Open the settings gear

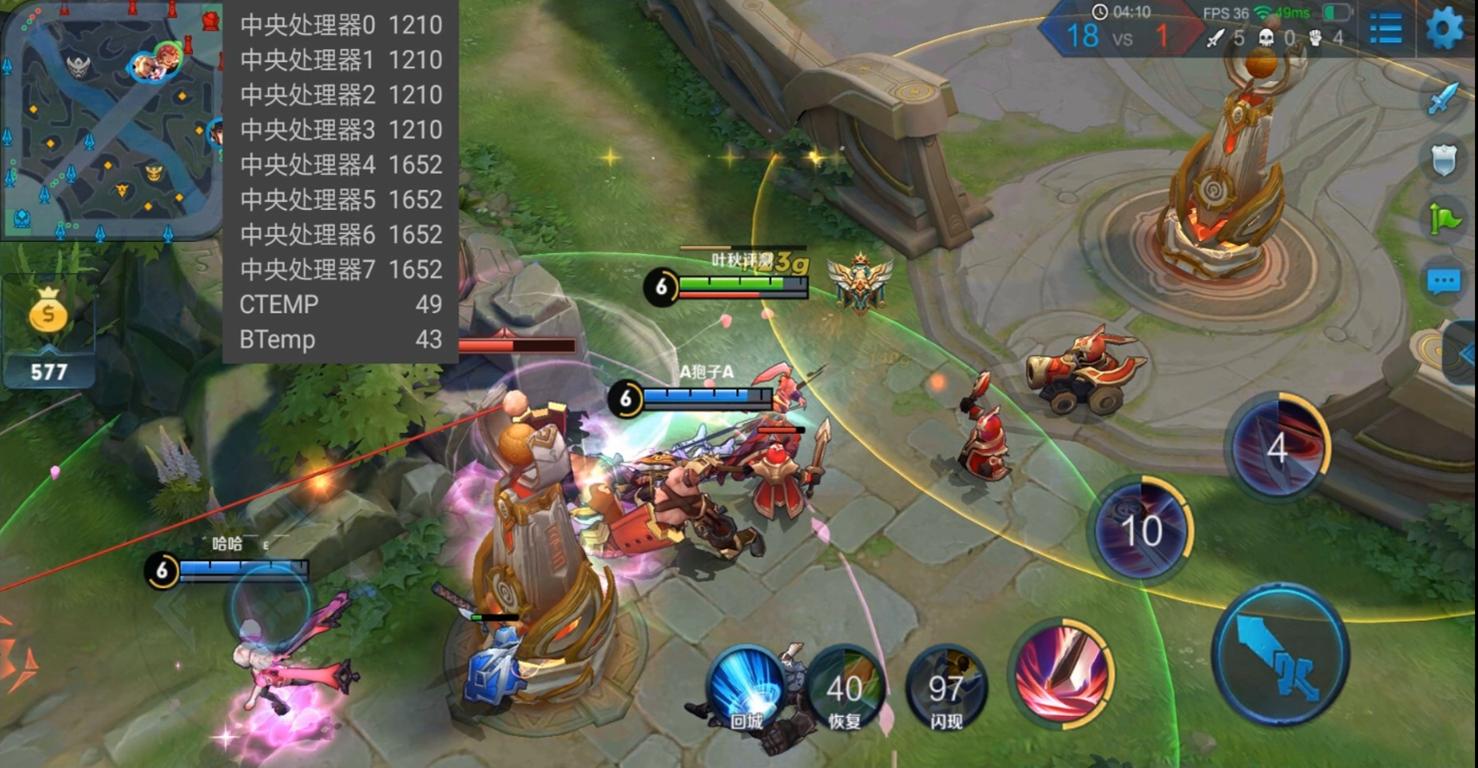coord(1443,28)
